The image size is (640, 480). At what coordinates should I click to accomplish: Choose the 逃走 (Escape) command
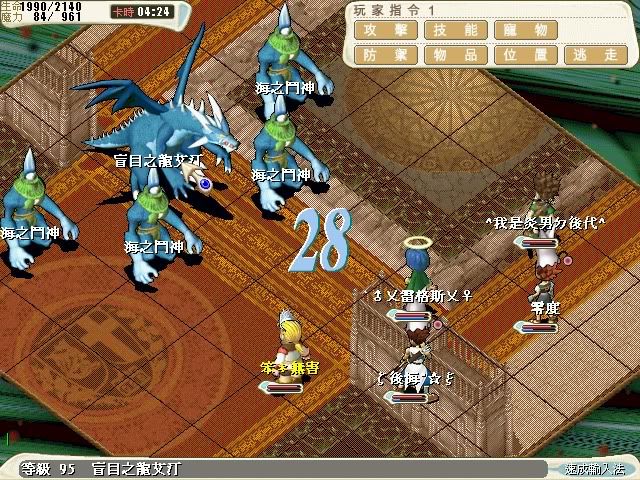594,54
